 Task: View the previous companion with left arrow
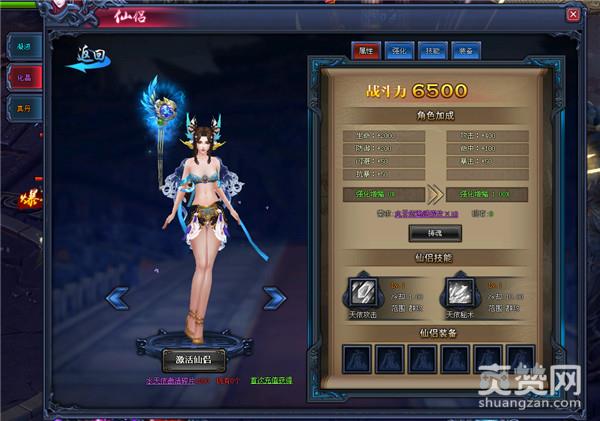click(x=118, y=296)
